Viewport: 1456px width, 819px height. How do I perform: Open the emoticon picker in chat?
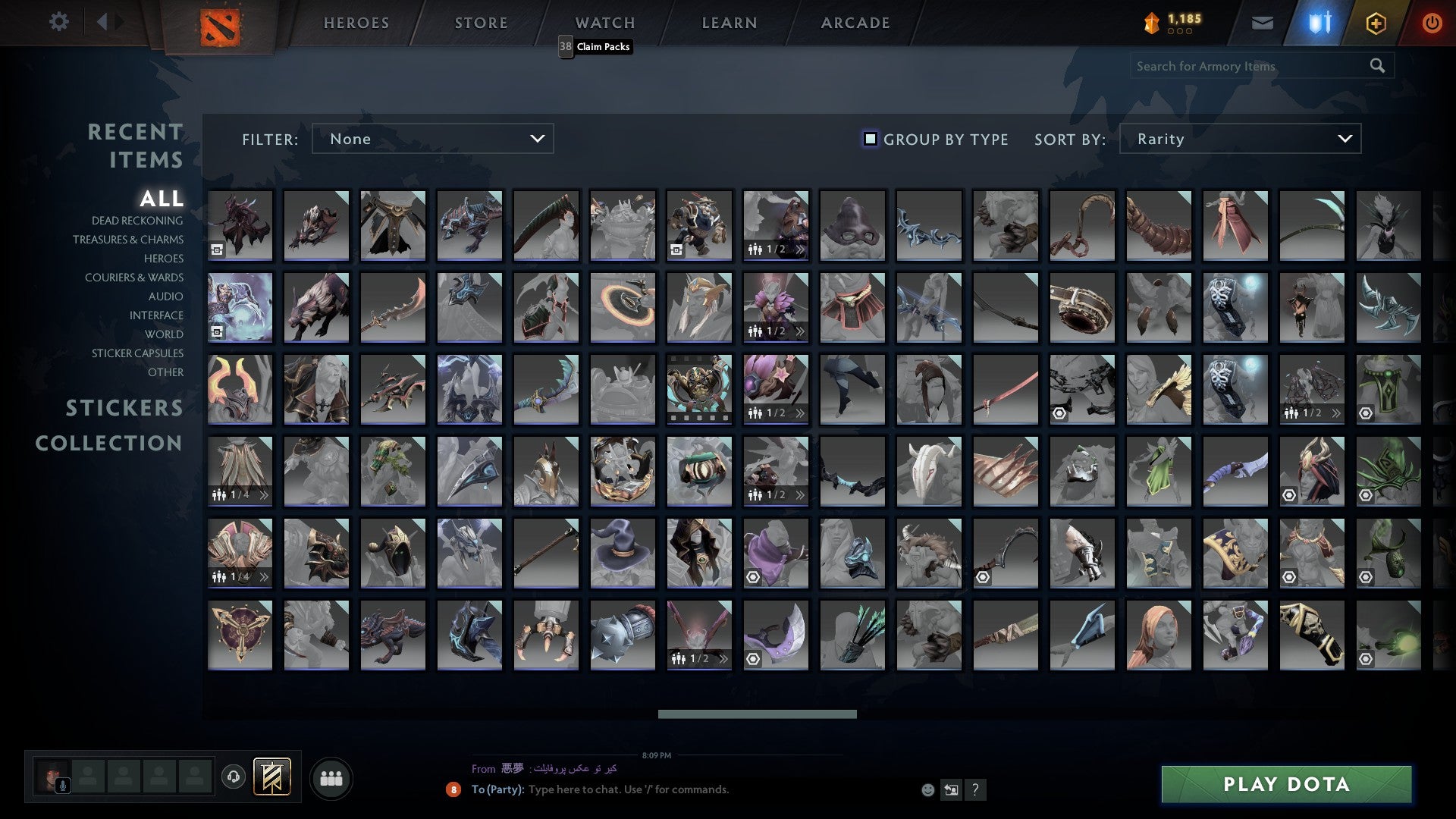coord(927,789)
